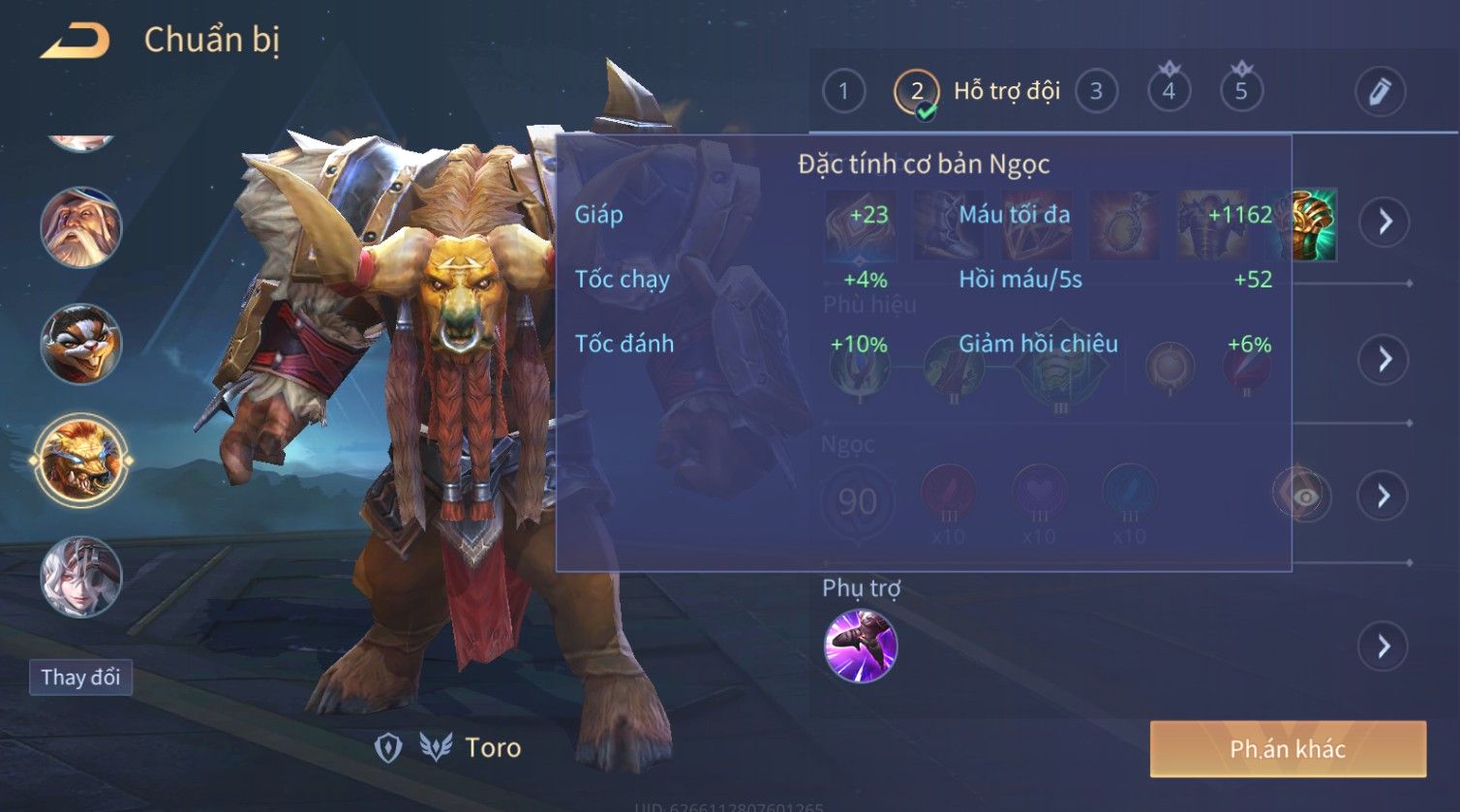The height and width of the screenshot is (812, 1460).
Task: Select locked preset slot 5
Action: [1241, 92]
